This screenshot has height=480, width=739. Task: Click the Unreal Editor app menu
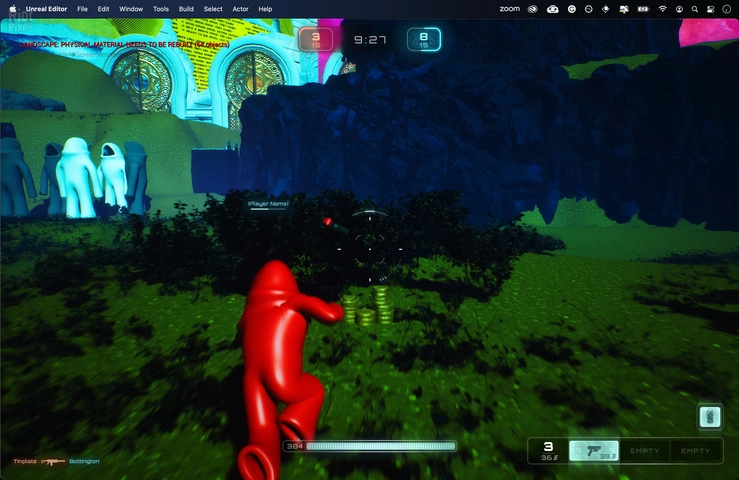pos(49,8)
